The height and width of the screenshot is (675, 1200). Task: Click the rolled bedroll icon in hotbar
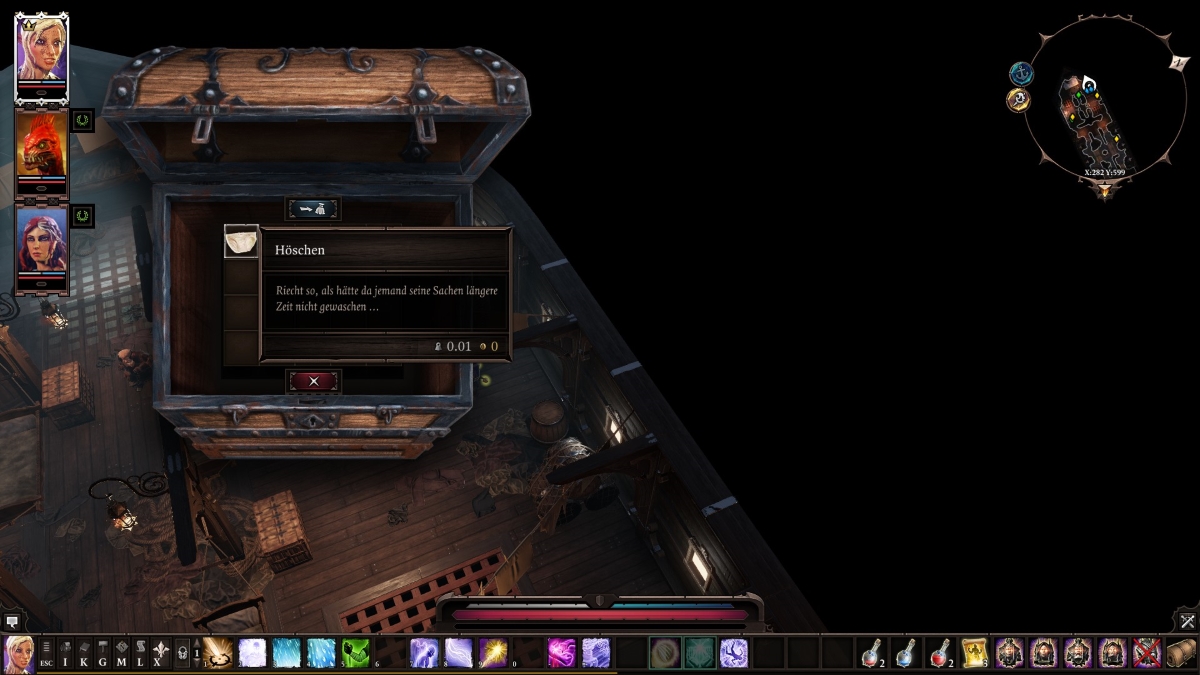pos(1181,653)
